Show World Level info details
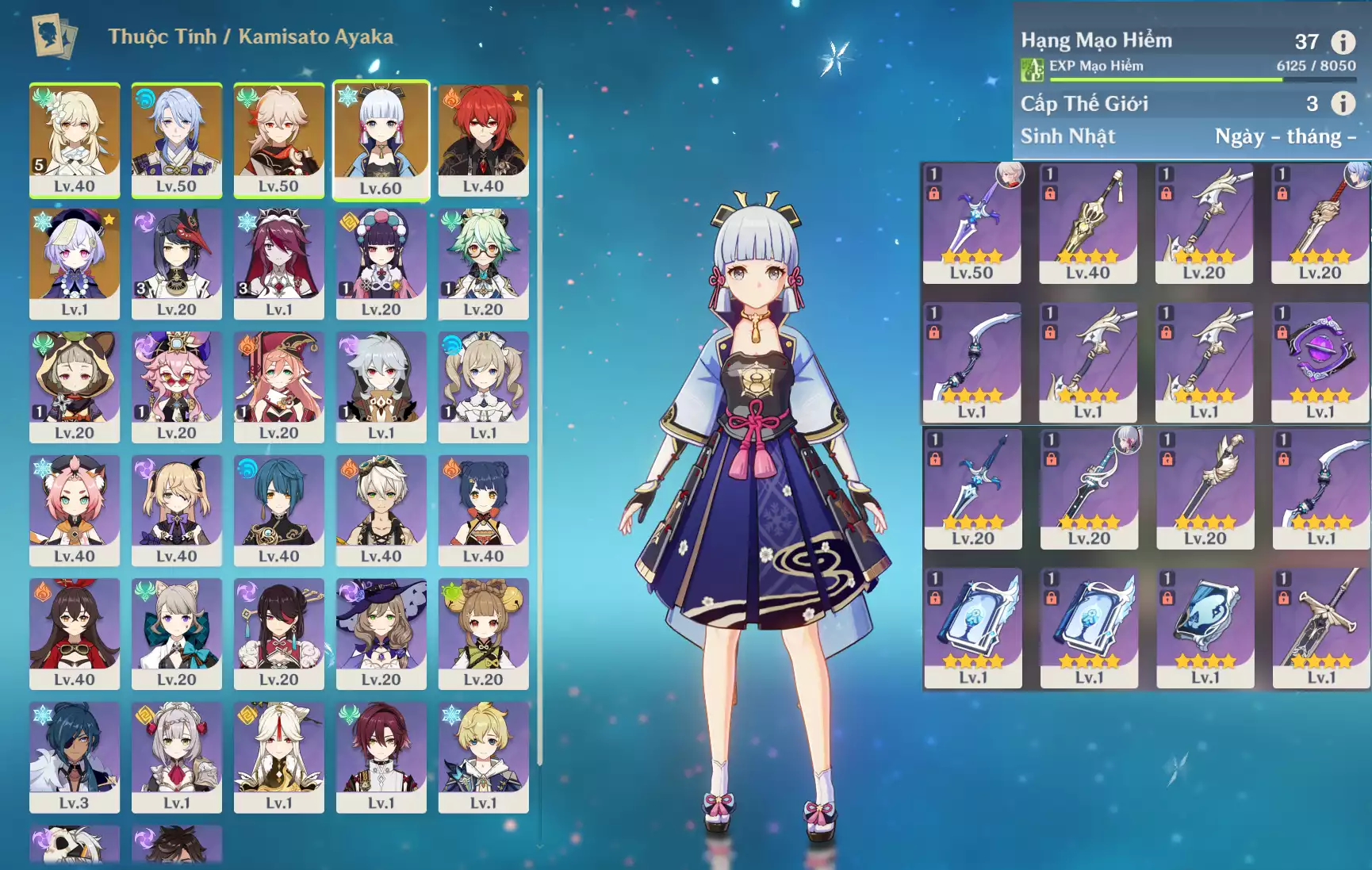Screen dimensions: 1372x870 coord(1343,103)
